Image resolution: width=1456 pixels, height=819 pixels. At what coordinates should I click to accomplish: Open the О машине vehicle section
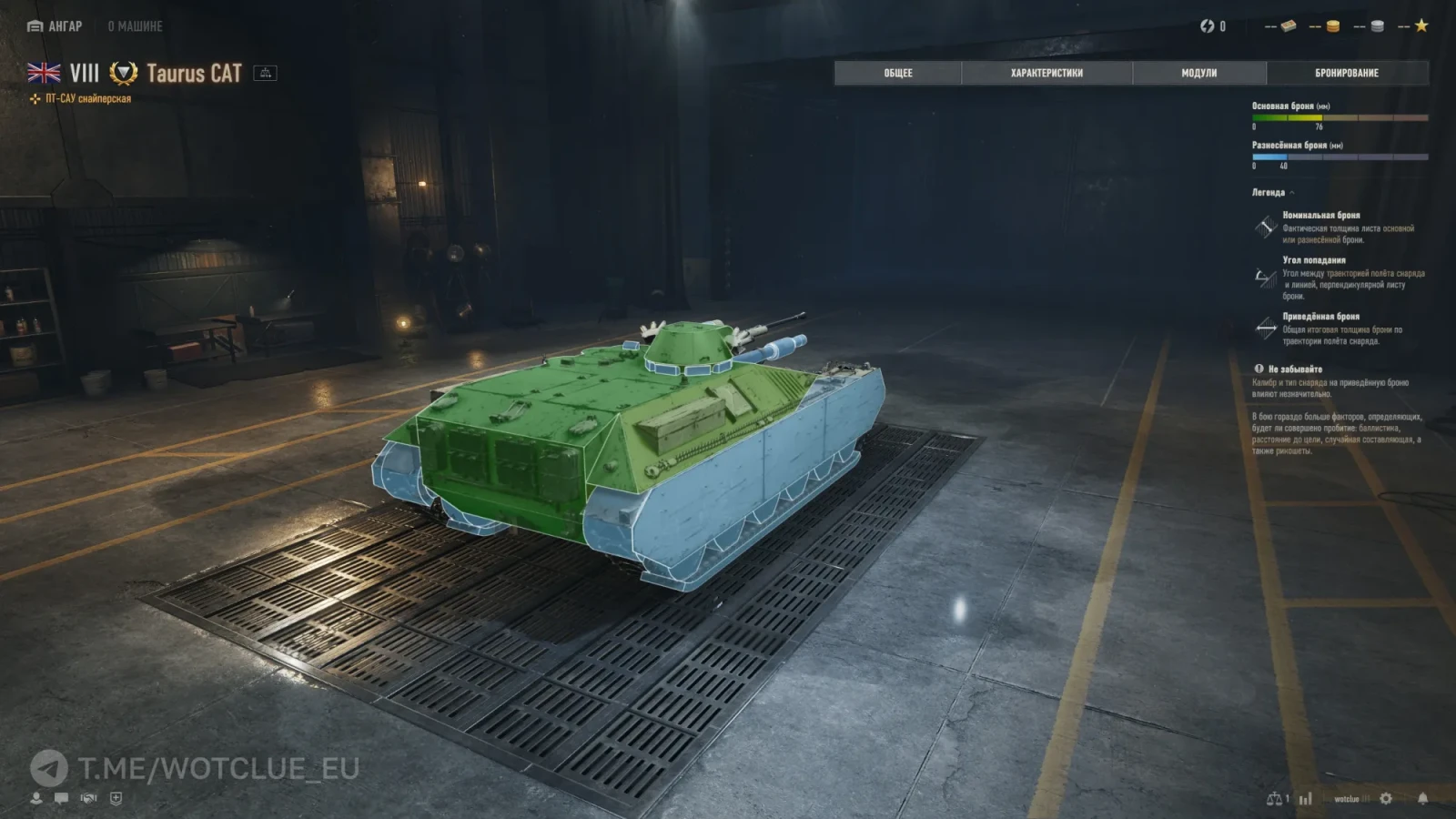point(135,26)
